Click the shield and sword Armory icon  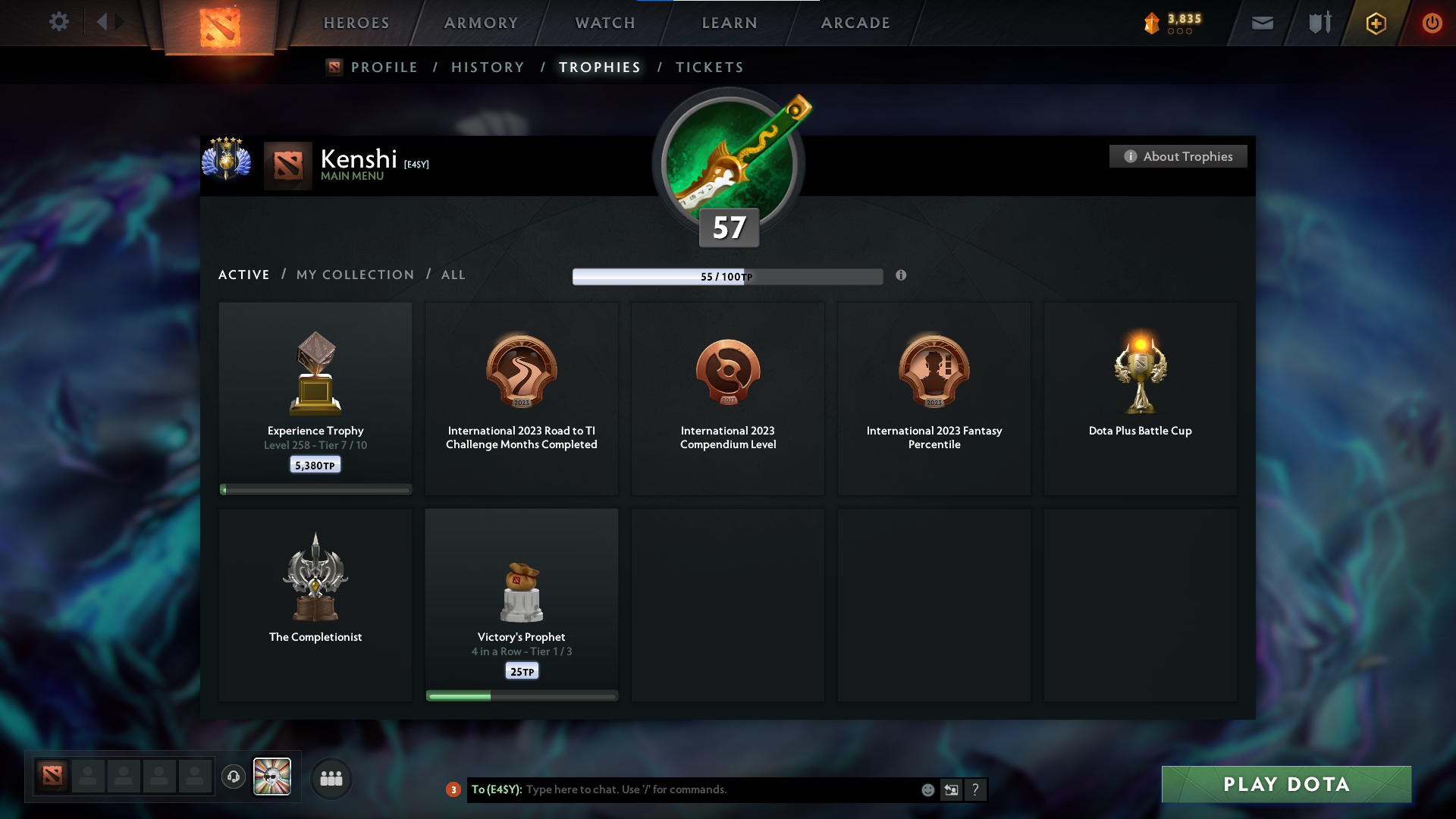click(x=1318, y=23)
